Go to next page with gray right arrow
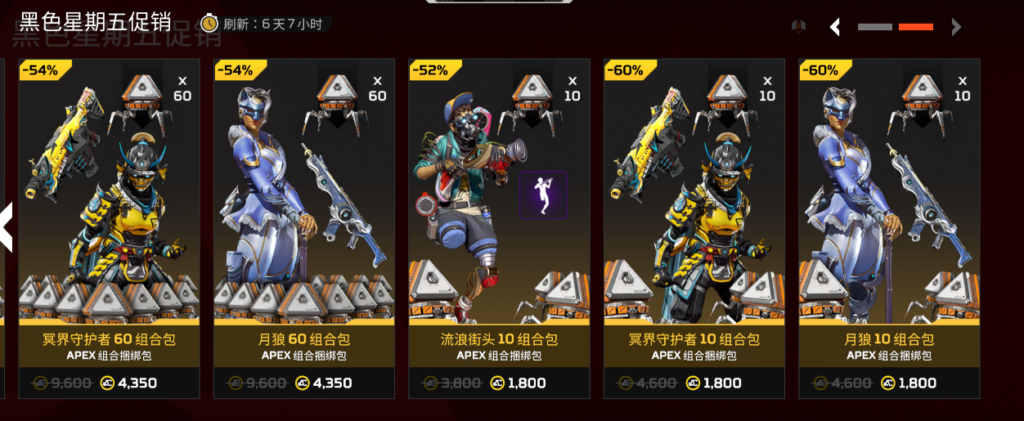1024x421 pixels. (x=957, y=27)
